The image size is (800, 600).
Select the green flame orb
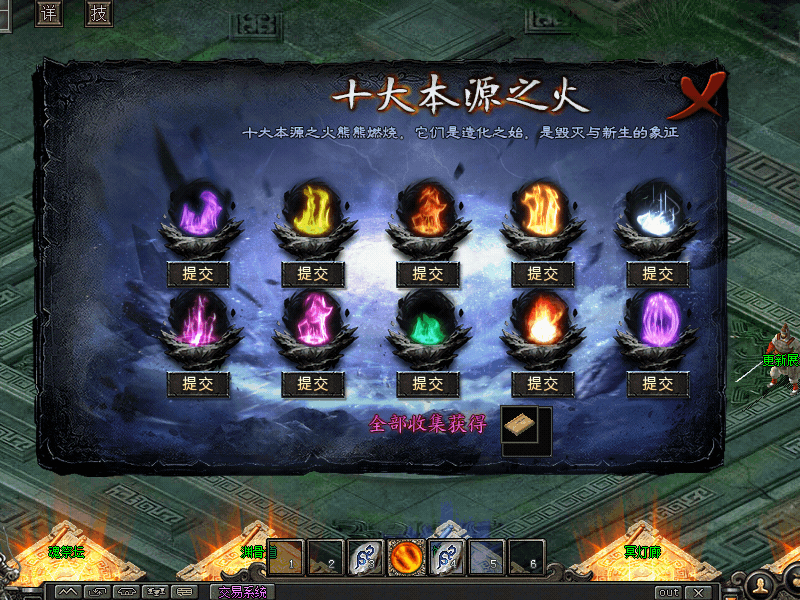click(428, 323)
